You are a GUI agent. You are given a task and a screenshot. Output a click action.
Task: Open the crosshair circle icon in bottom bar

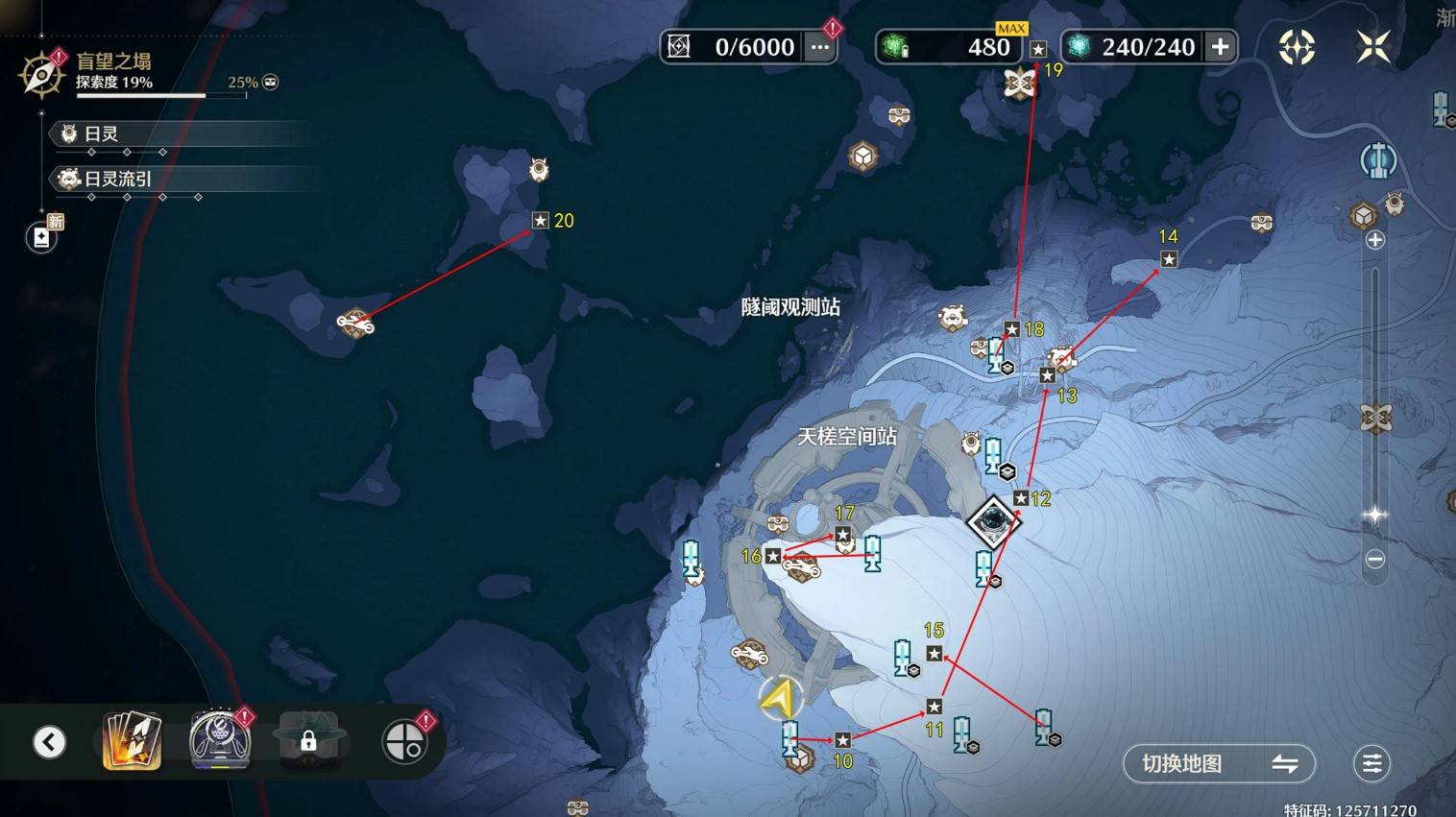(405, 741)
